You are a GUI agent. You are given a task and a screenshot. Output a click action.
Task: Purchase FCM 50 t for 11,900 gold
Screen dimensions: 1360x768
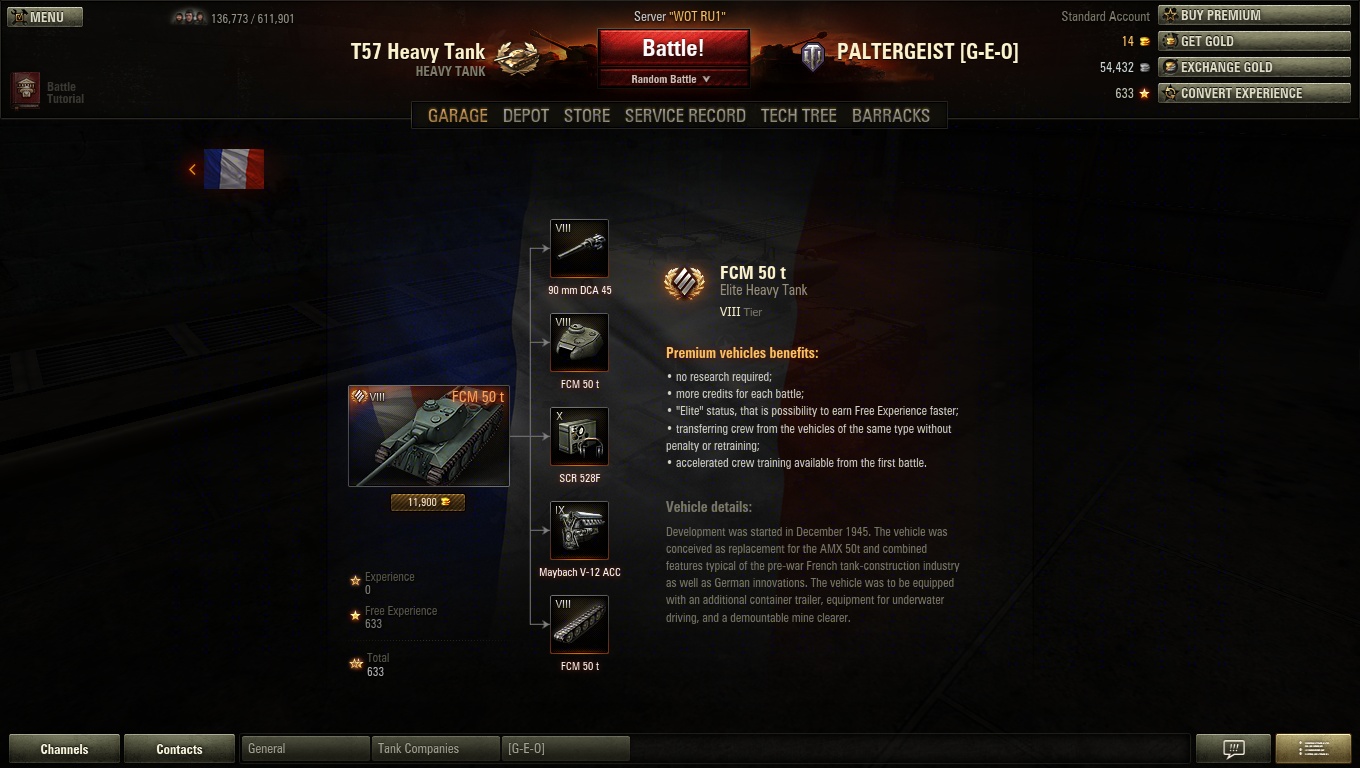click(x=428, y=502)
